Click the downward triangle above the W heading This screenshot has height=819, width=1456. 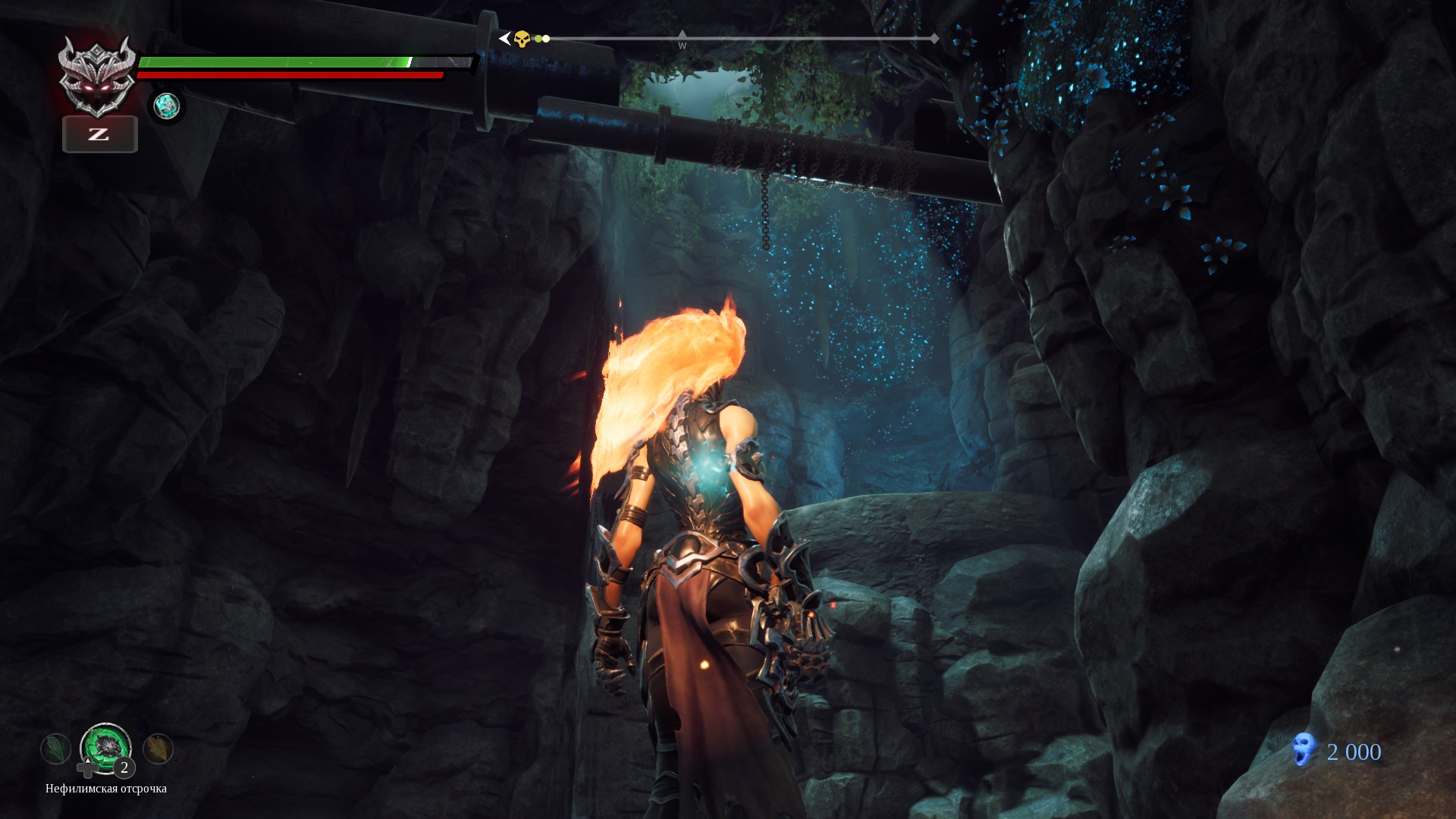pos(682,34)
